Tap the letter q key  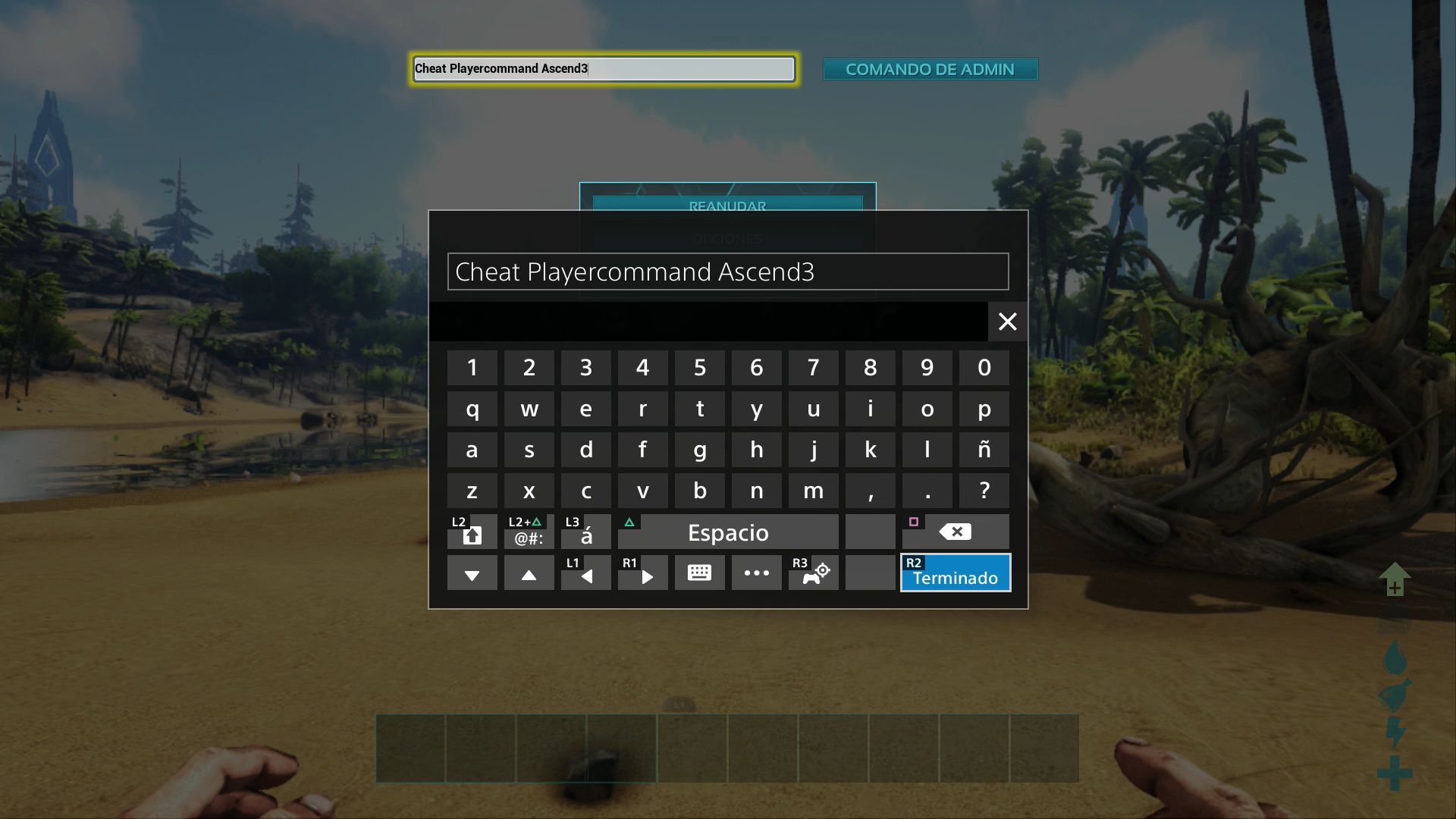[472, 409]
